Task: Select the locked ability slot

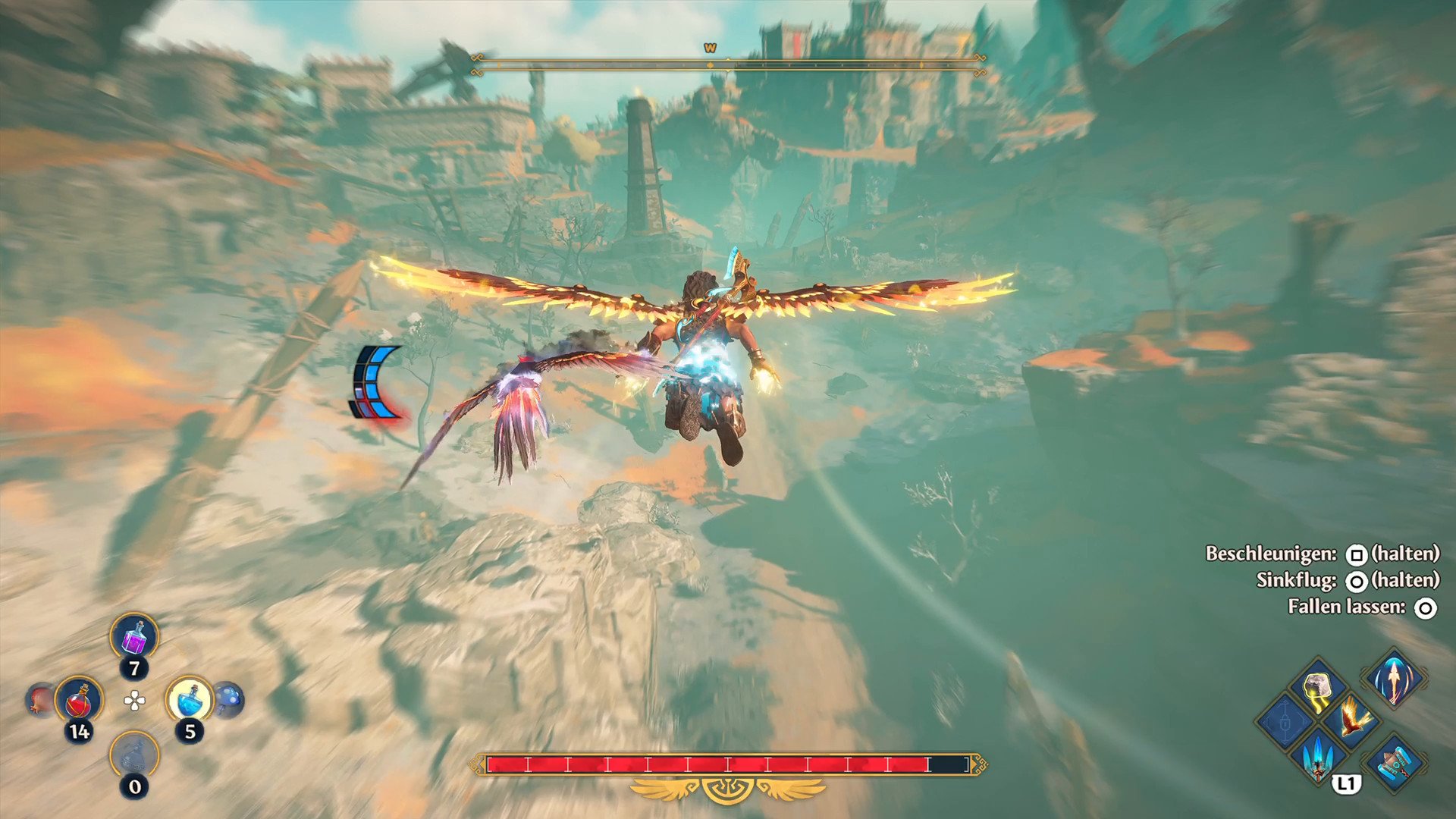Action: point(1285,720)
